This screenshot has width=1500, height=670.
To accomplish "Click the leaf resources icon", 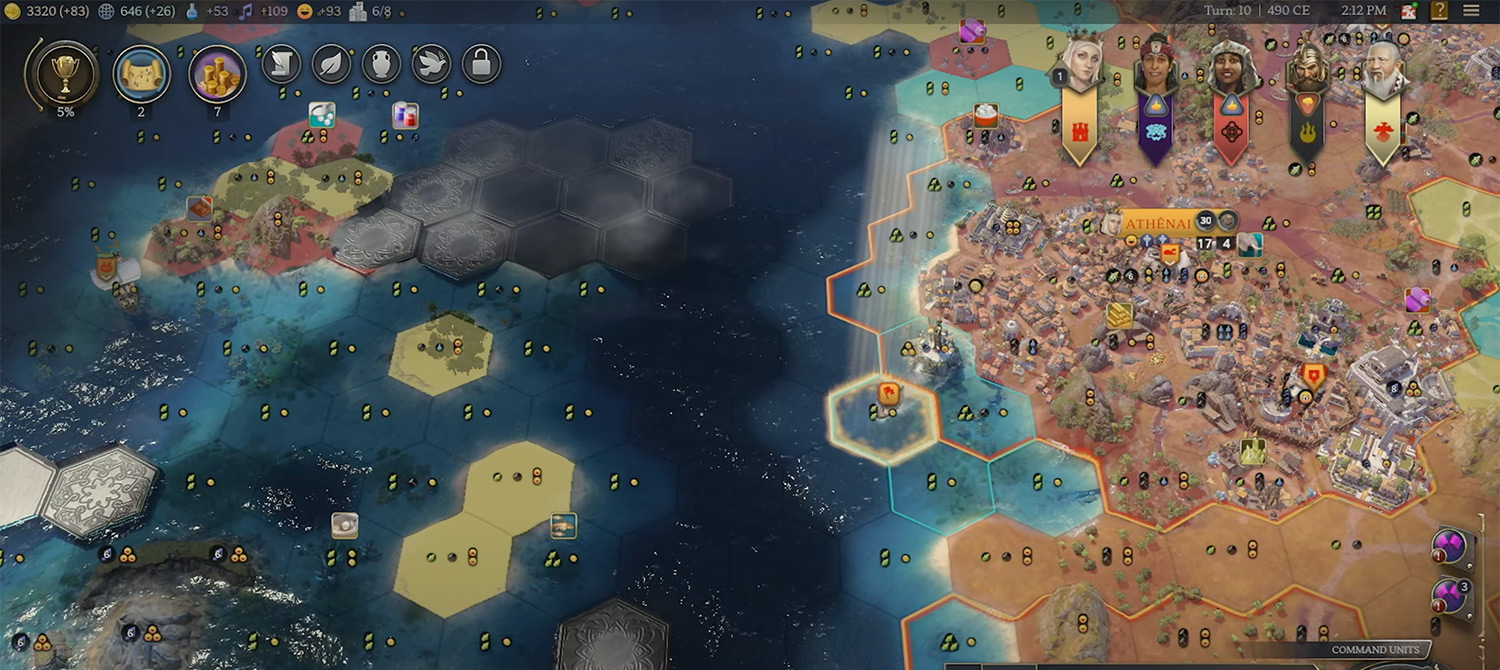I will [x=331, y=64].
